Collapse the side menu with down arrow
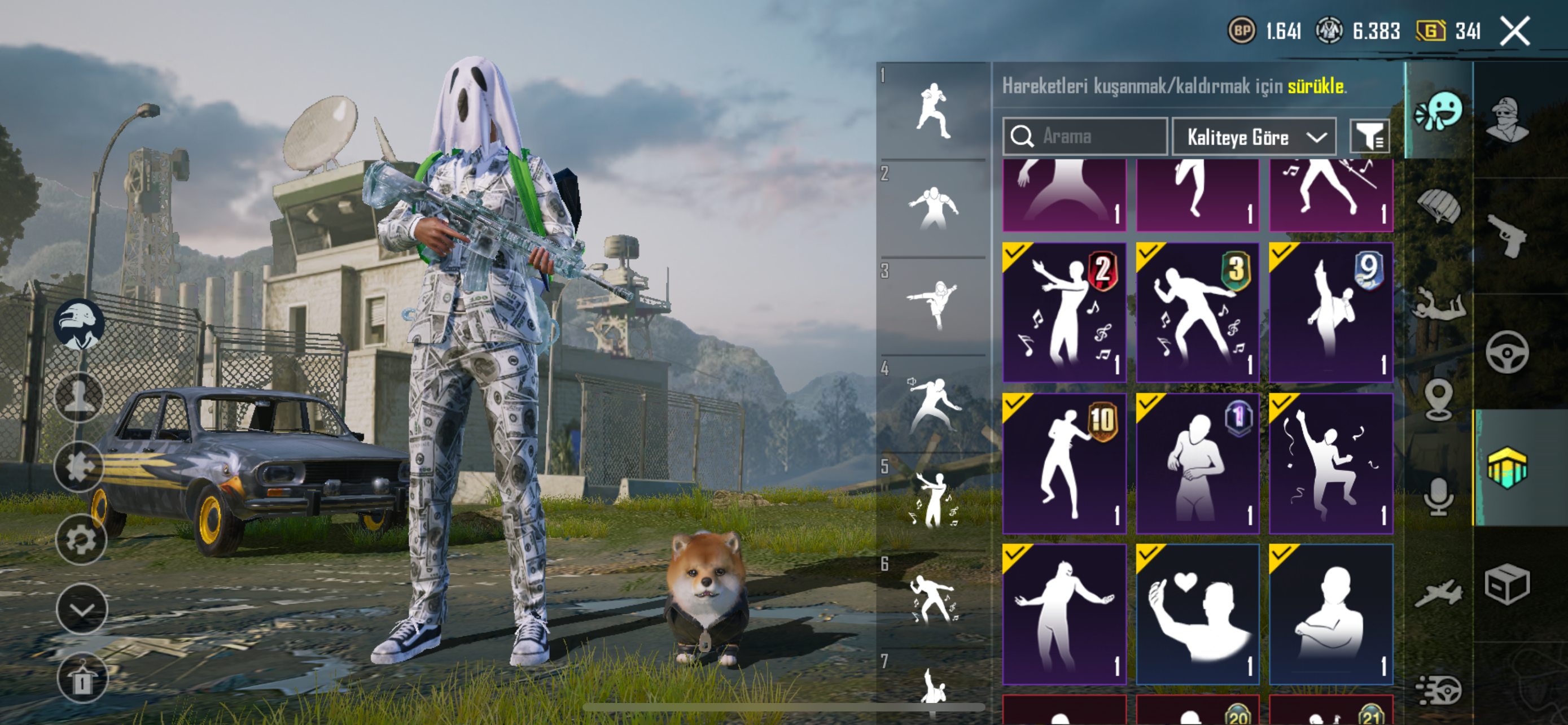1568x725 pixels. pos(82,609)
